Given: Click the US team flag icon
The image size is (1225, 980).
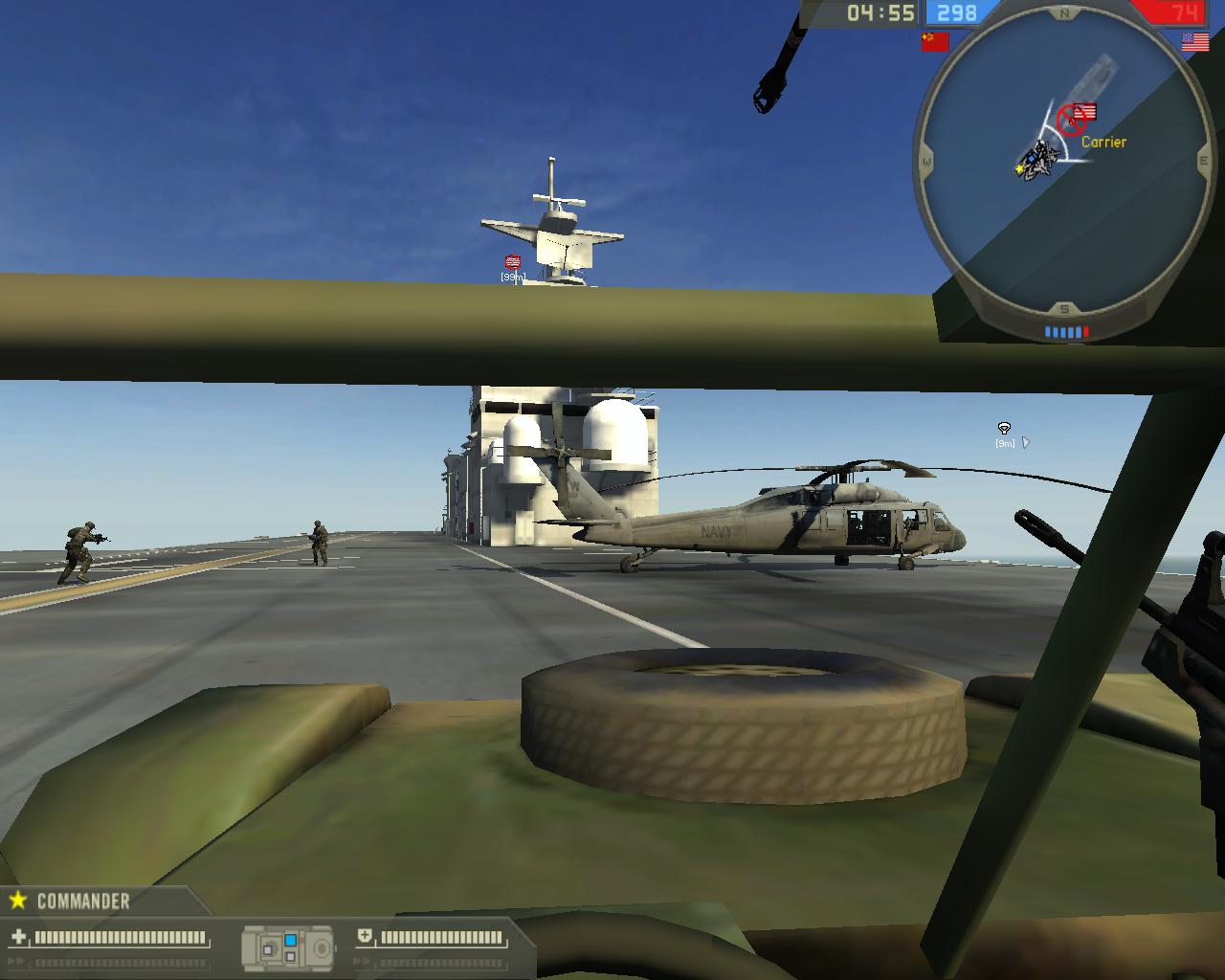Looking at the screenshot, I should [x=1194, y=41].
